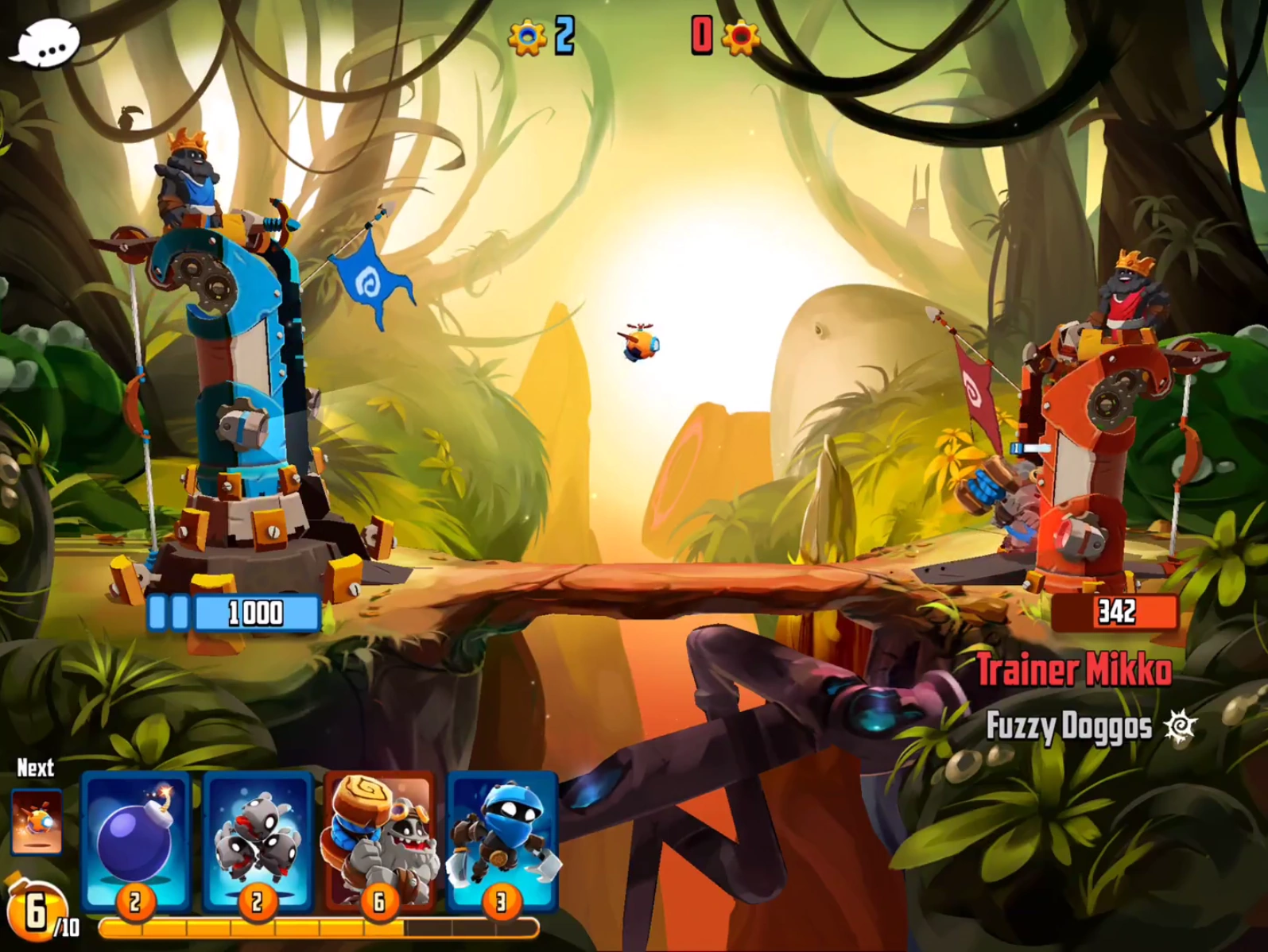Tap the Fuzzy Doggos clan emblem icon
The image size is (1268, 952).
pos(1182,725)
